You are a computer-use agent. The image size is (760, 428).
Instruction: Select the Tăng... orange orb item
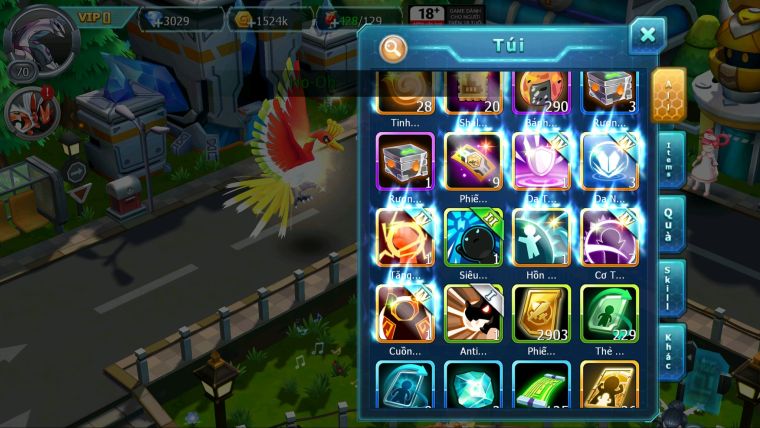pos(405,237)
